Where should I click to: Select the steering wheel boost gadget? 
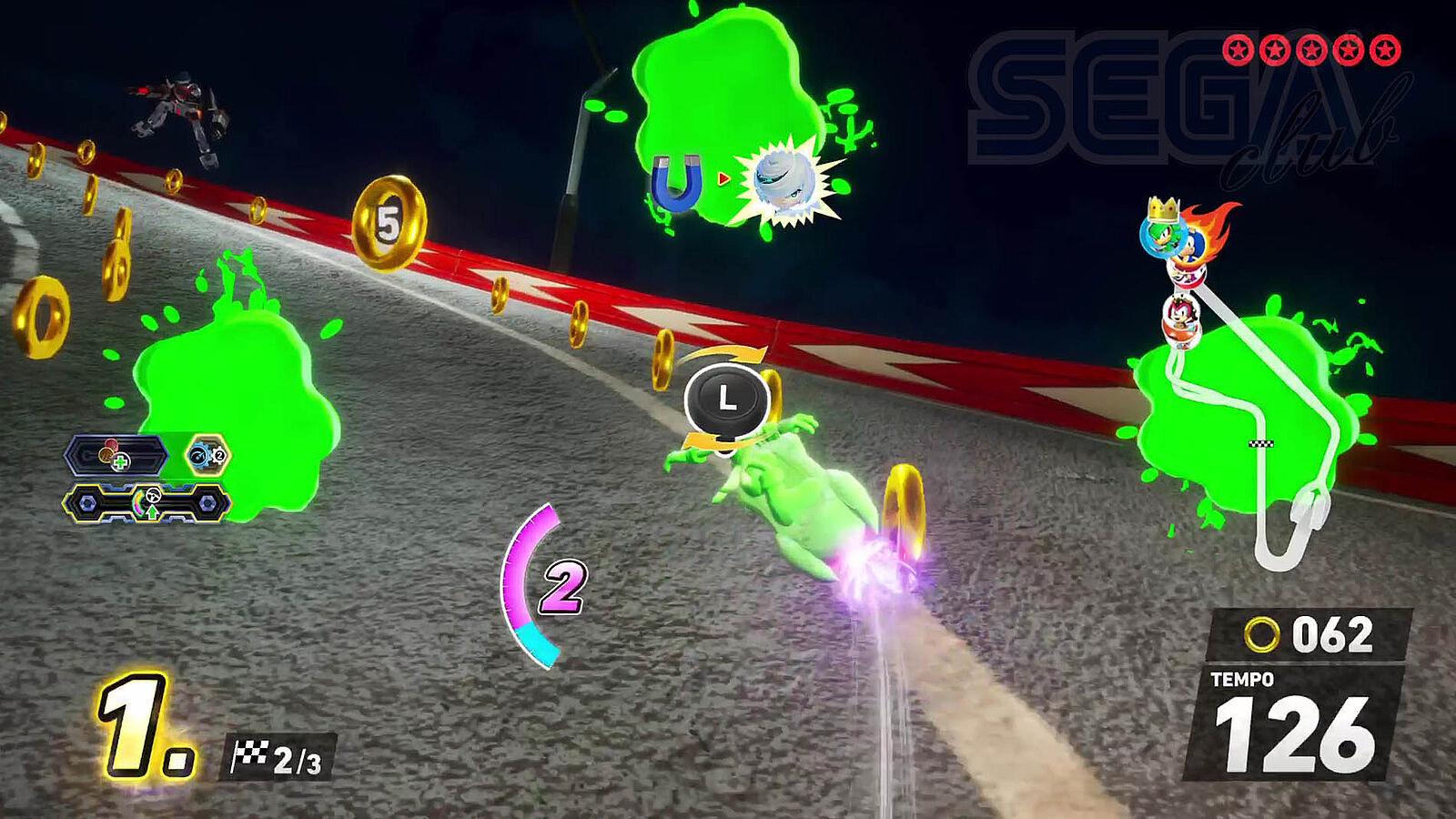coord(148,503)
